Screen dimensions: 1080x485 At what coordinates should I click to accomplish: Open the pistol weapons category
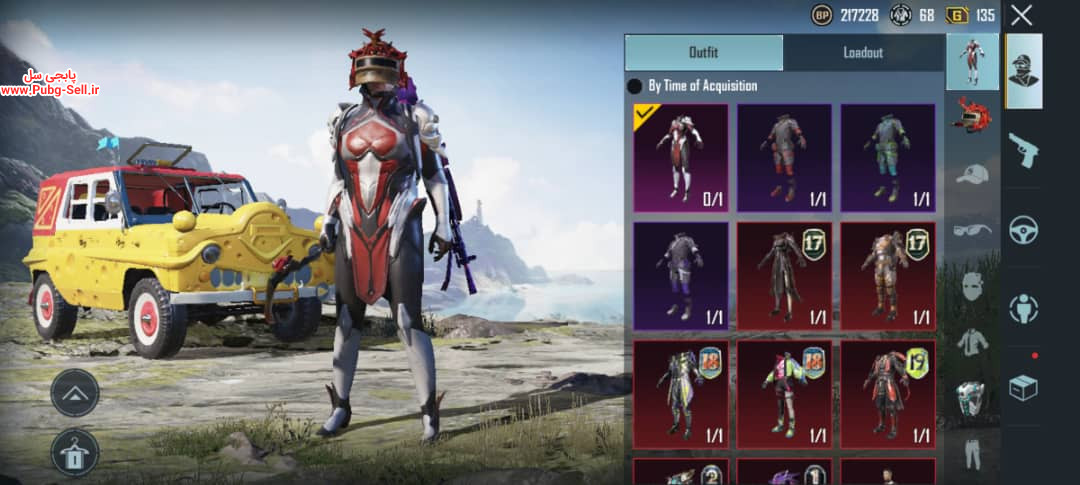1023,150
